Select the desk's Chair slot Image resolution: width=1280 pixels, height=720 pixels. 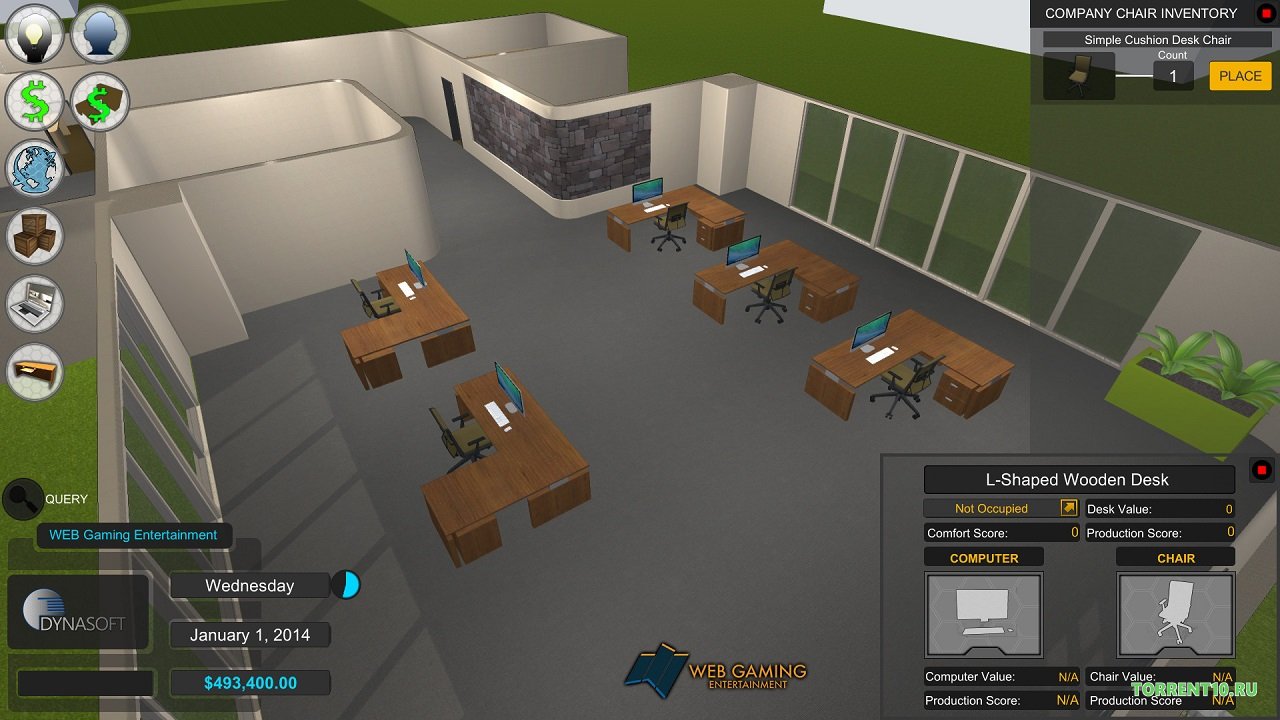point(1175,613)
